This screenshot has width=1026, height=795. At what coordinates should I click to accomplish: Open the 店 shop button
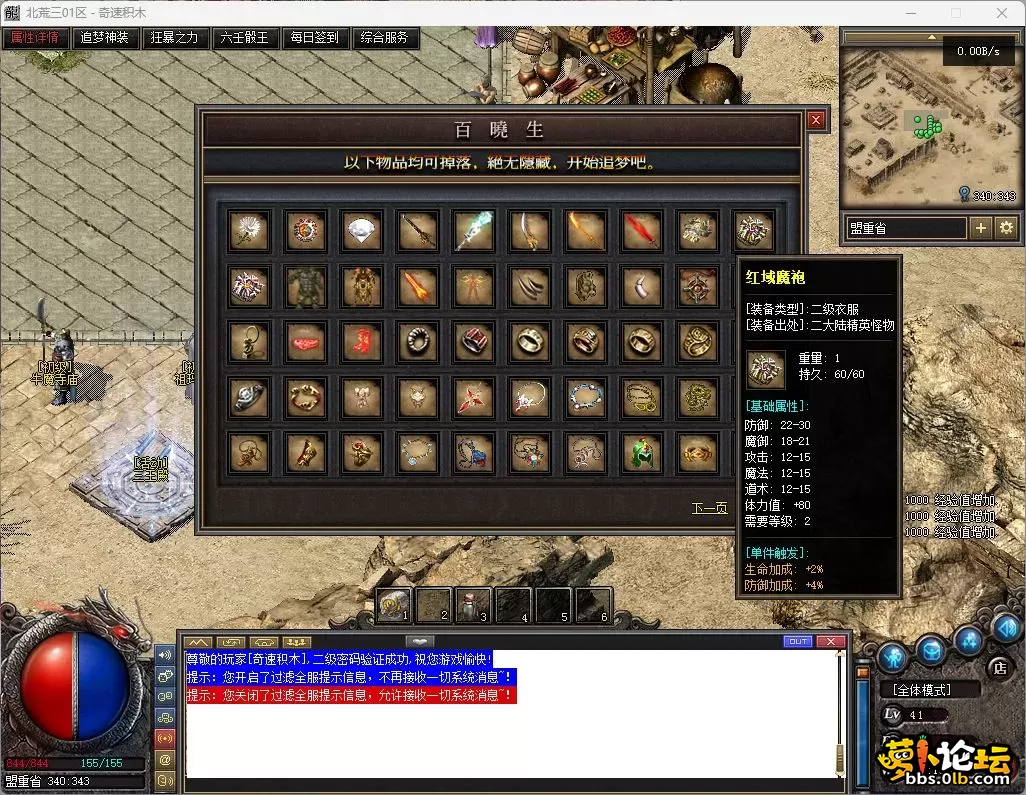[x=997, y=667]
